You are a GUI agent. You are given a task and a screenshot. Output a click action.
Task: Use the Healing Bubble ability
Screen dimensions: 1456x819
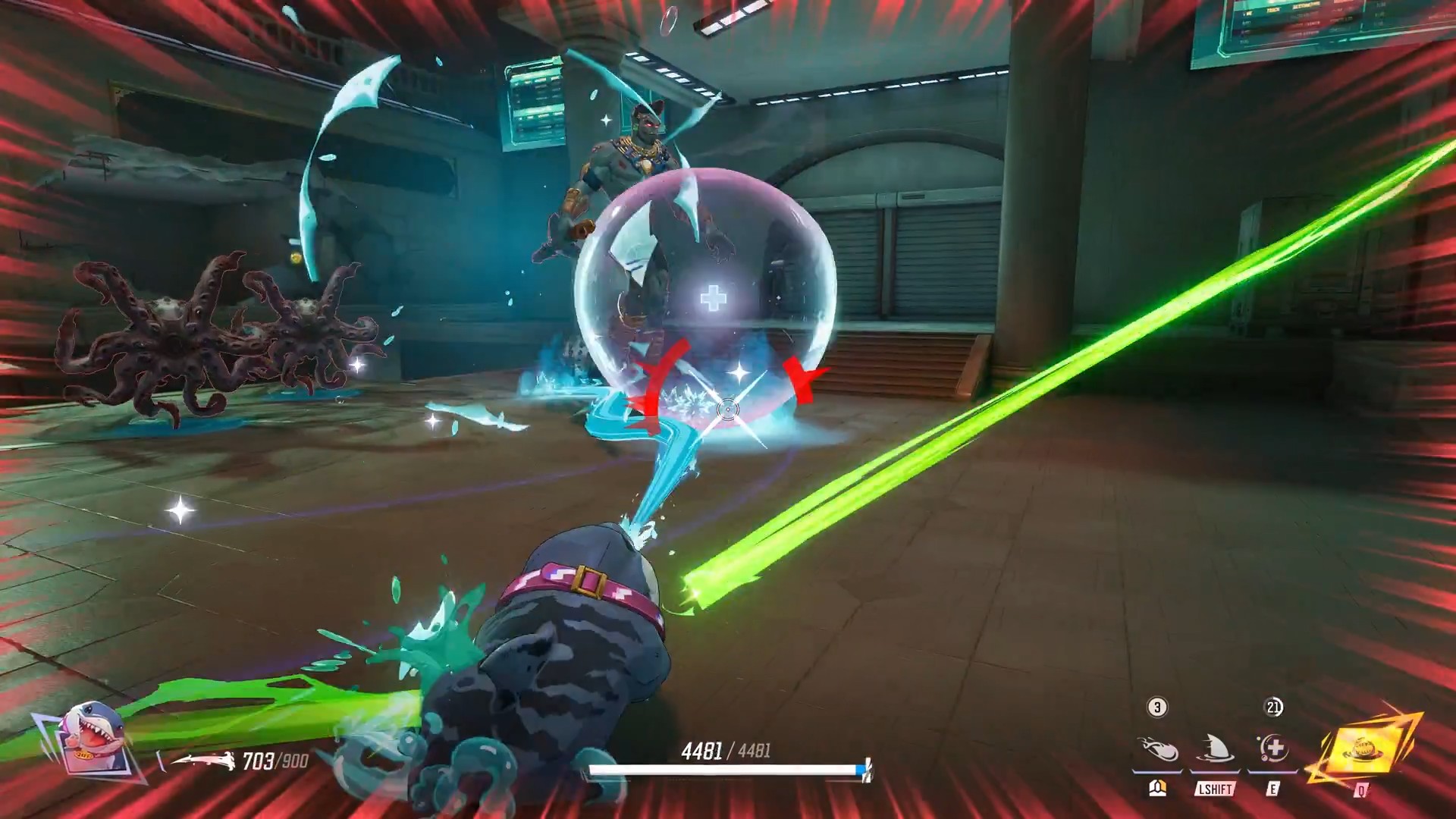coord(1273,749)
